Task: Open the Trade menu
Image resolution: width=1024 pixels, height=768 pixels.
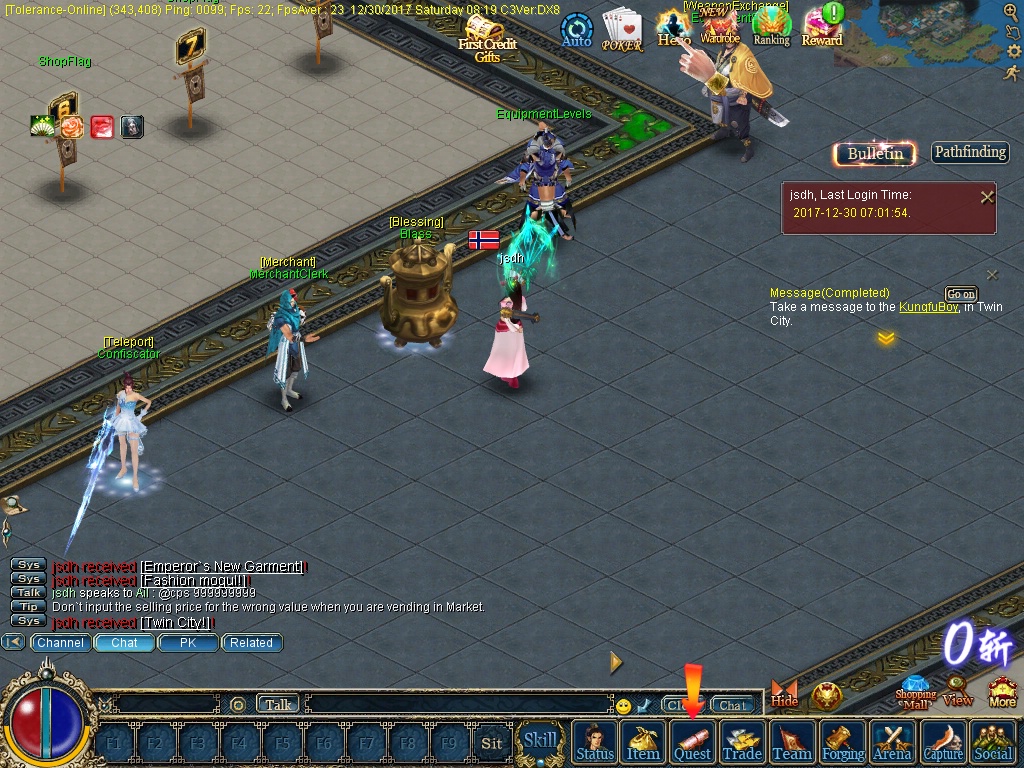Action: point(742,742)
